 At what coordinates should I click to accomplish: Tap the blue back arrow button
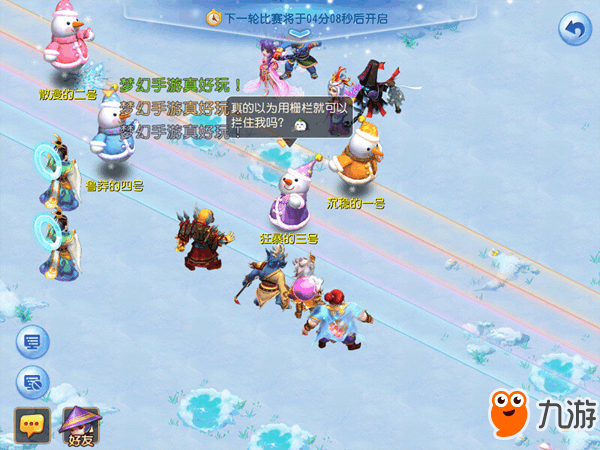pyautogui.click(x=573, y=28)
